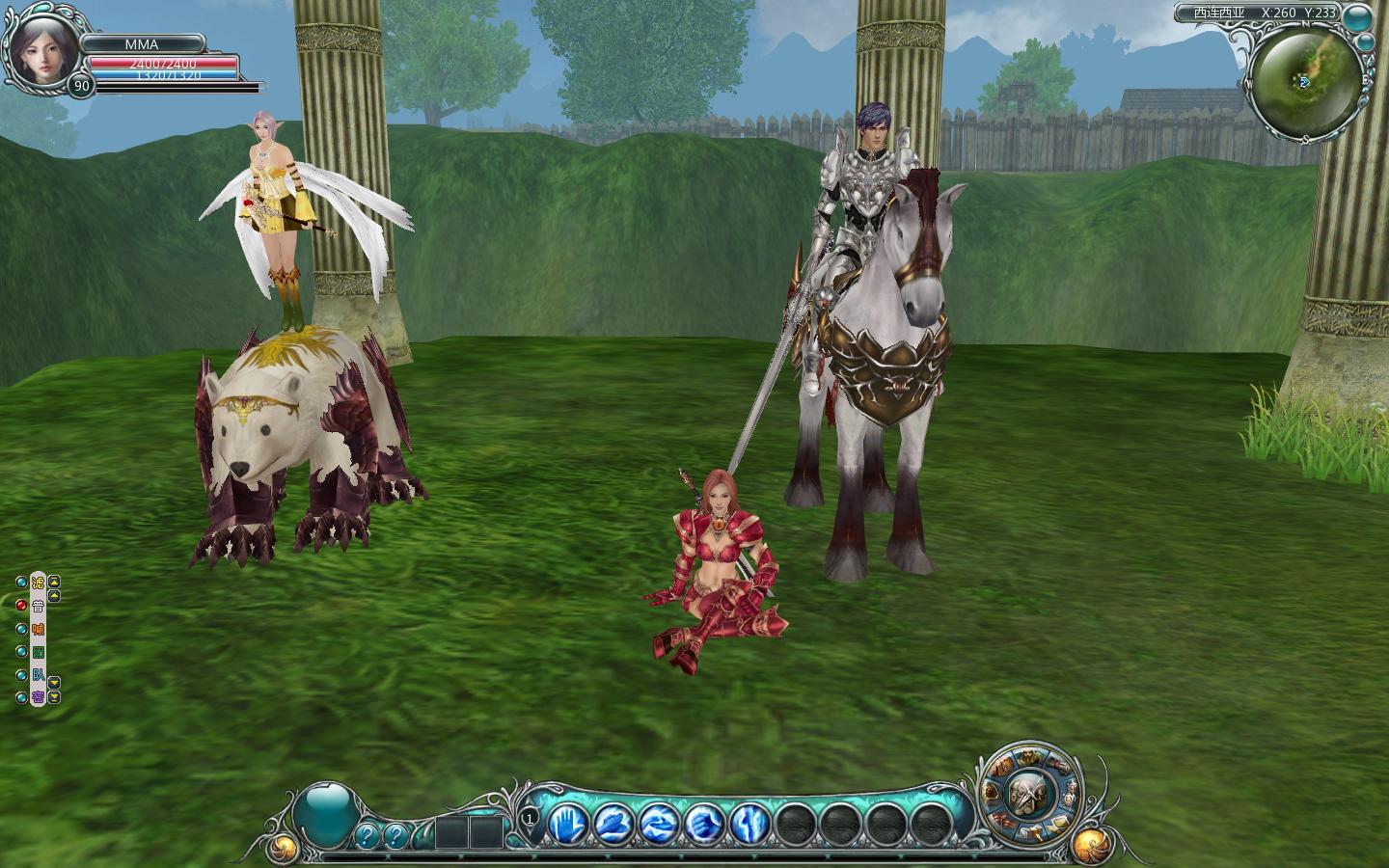
Task: Switch to the 喊 shout channel
Action: [x=39, y=629]
